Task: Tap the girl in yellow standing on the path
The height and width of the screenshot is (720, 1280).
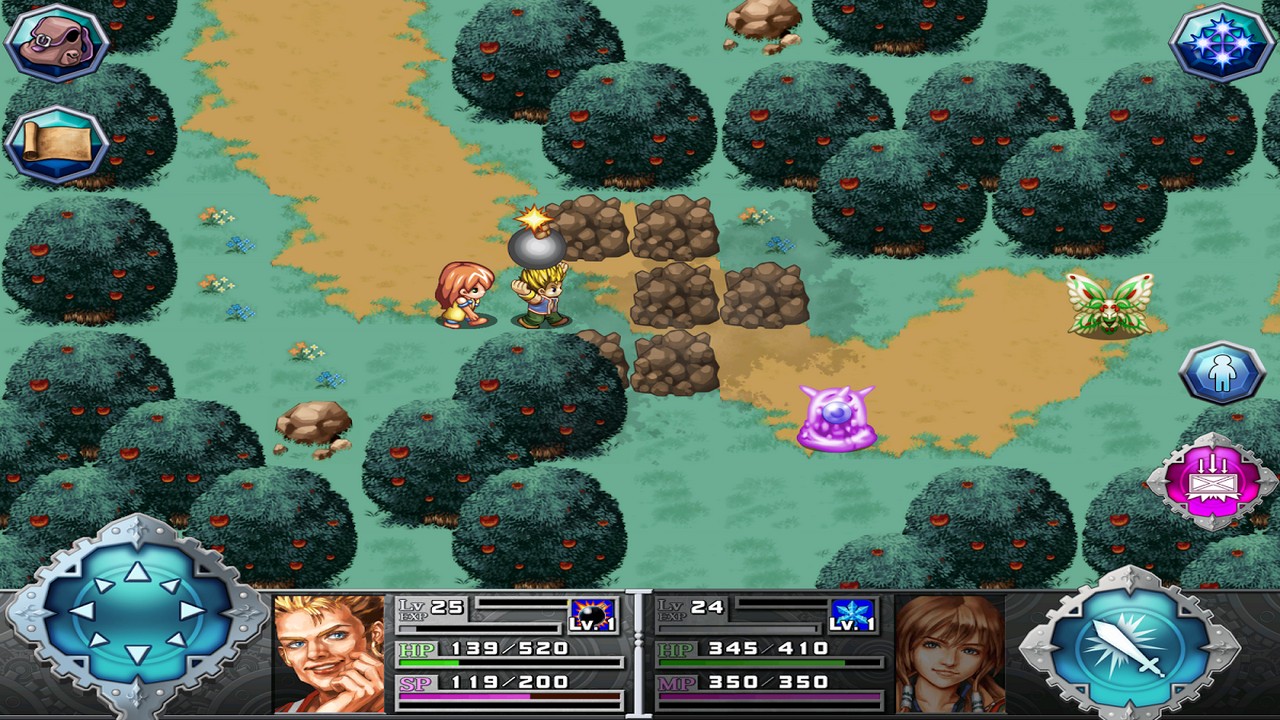Action: [463, 295]
